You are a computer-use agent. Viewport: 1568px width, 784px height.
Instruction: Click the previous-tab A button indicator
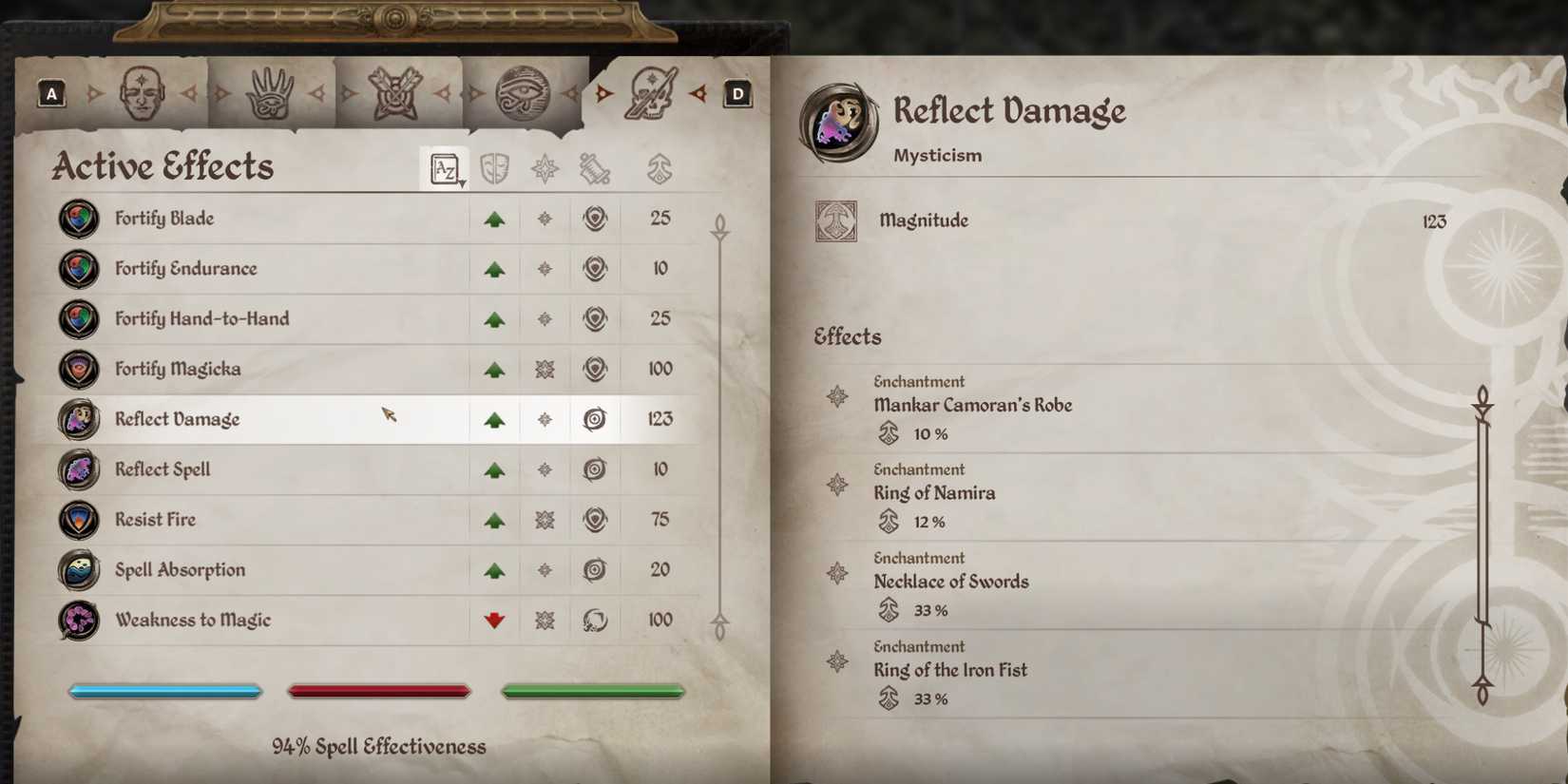[51, 92]
